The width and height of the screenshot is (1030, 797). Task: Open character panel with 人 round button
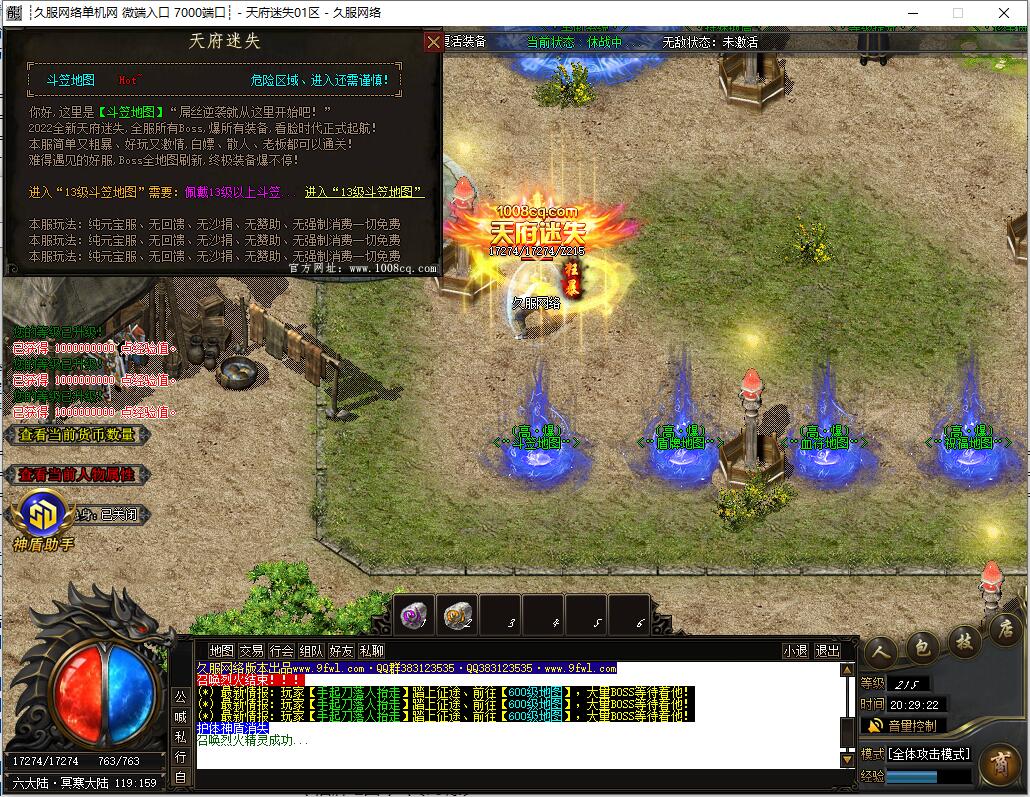(880, 652)
